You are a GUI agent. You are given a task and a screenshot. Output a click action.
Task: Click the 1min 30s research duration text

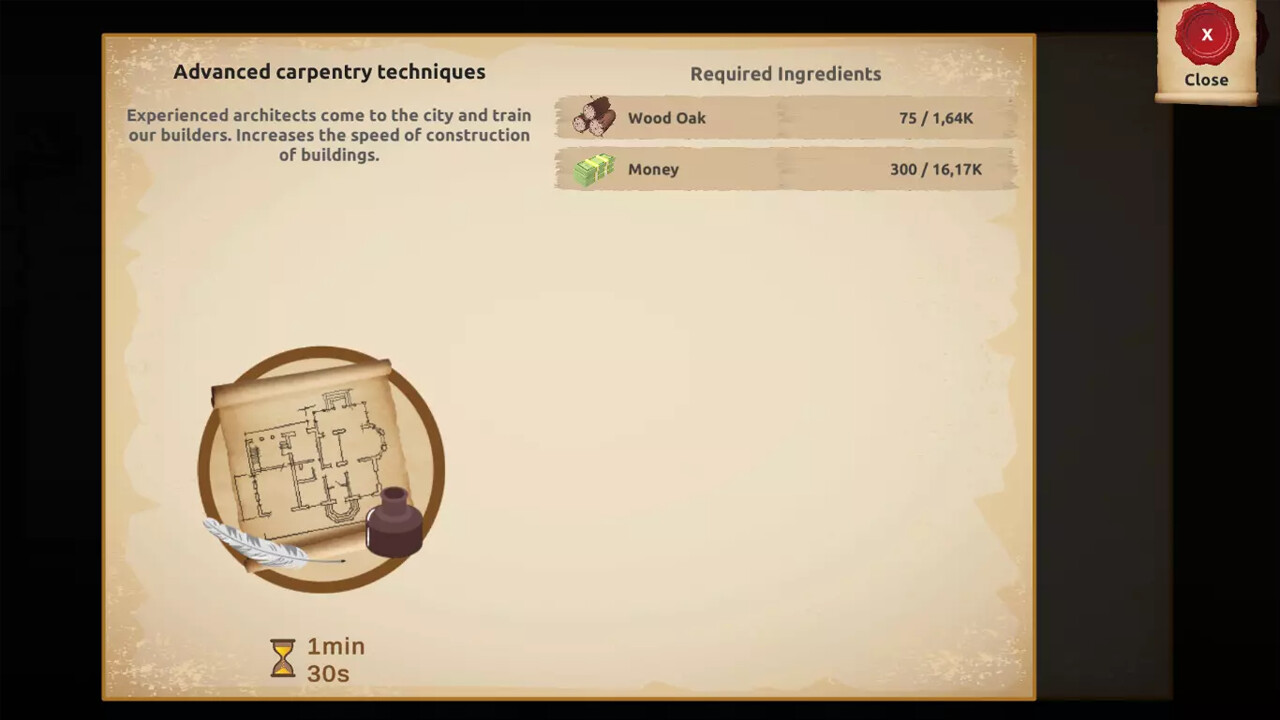[x=335, y=659]
